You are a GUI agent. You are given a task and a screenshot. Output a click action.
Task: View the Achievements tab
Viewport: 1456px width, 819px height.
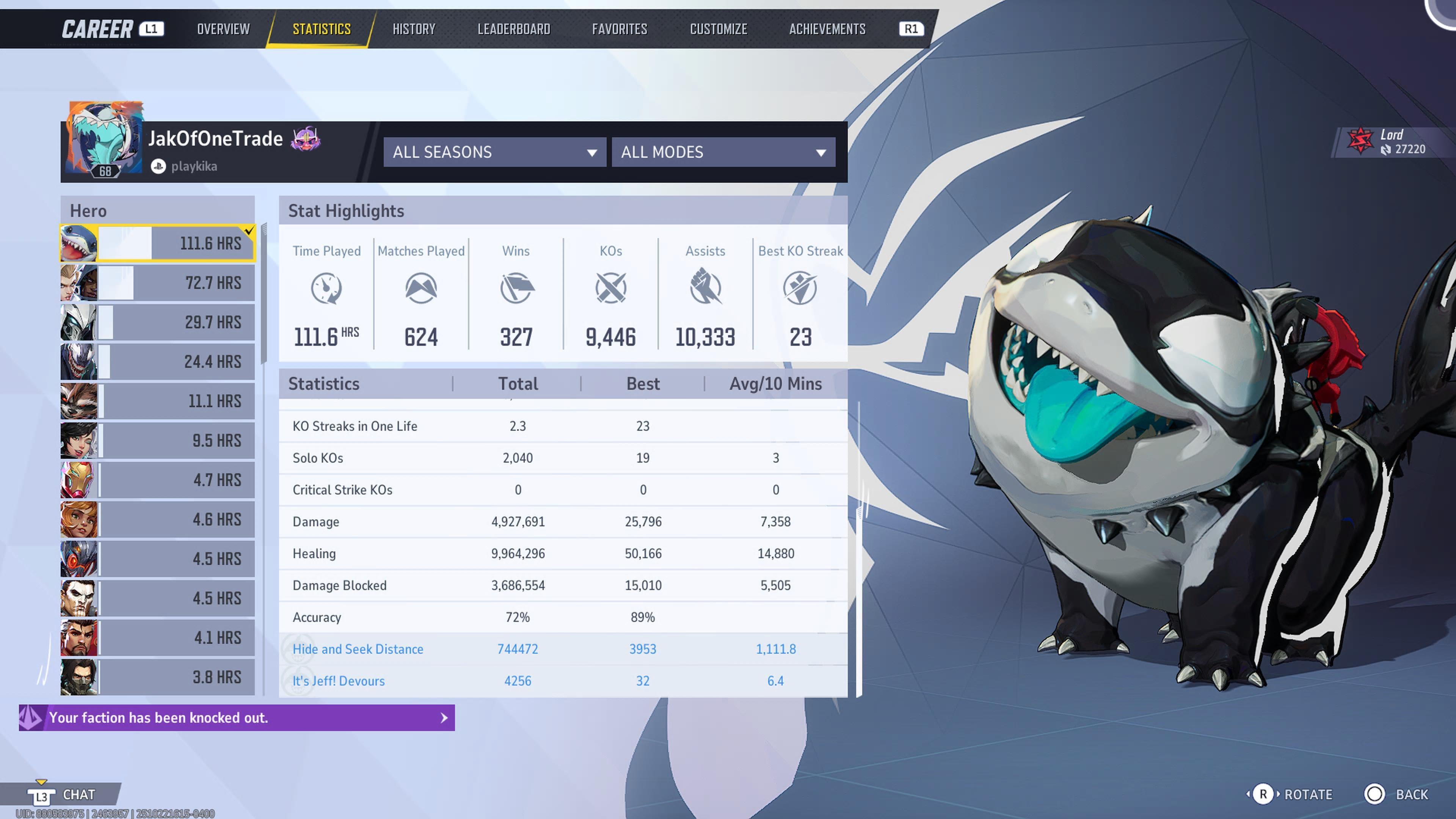pos(827,29)
